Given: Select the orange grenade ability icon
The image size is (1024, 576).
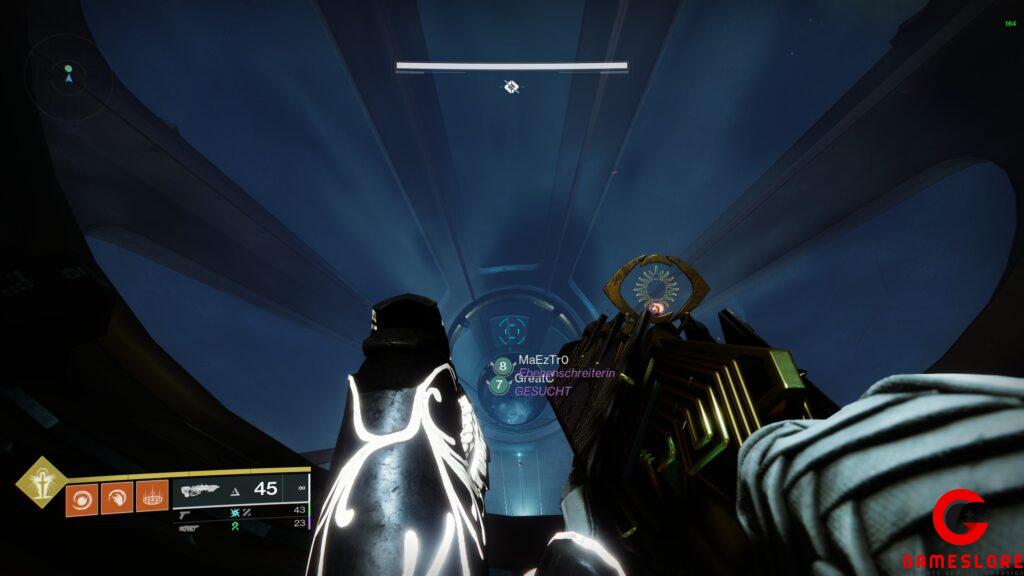Looking at the screenshot, I should 81,498.
